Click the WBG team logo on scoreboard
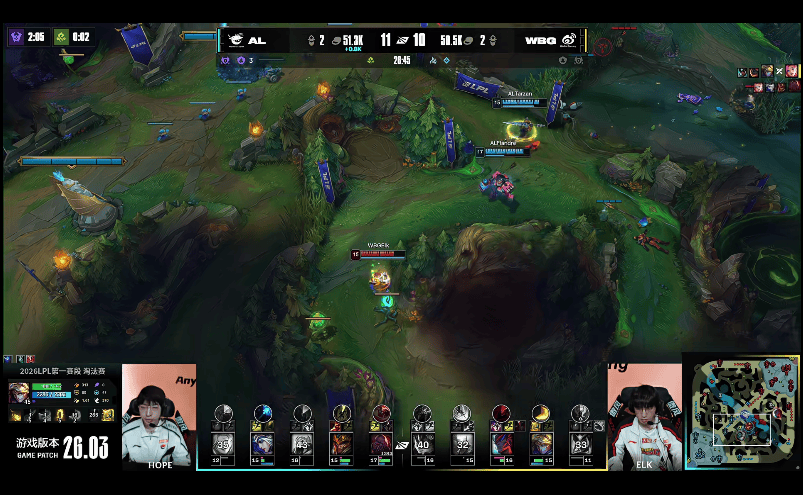The image size is (803, 495). 567,40
